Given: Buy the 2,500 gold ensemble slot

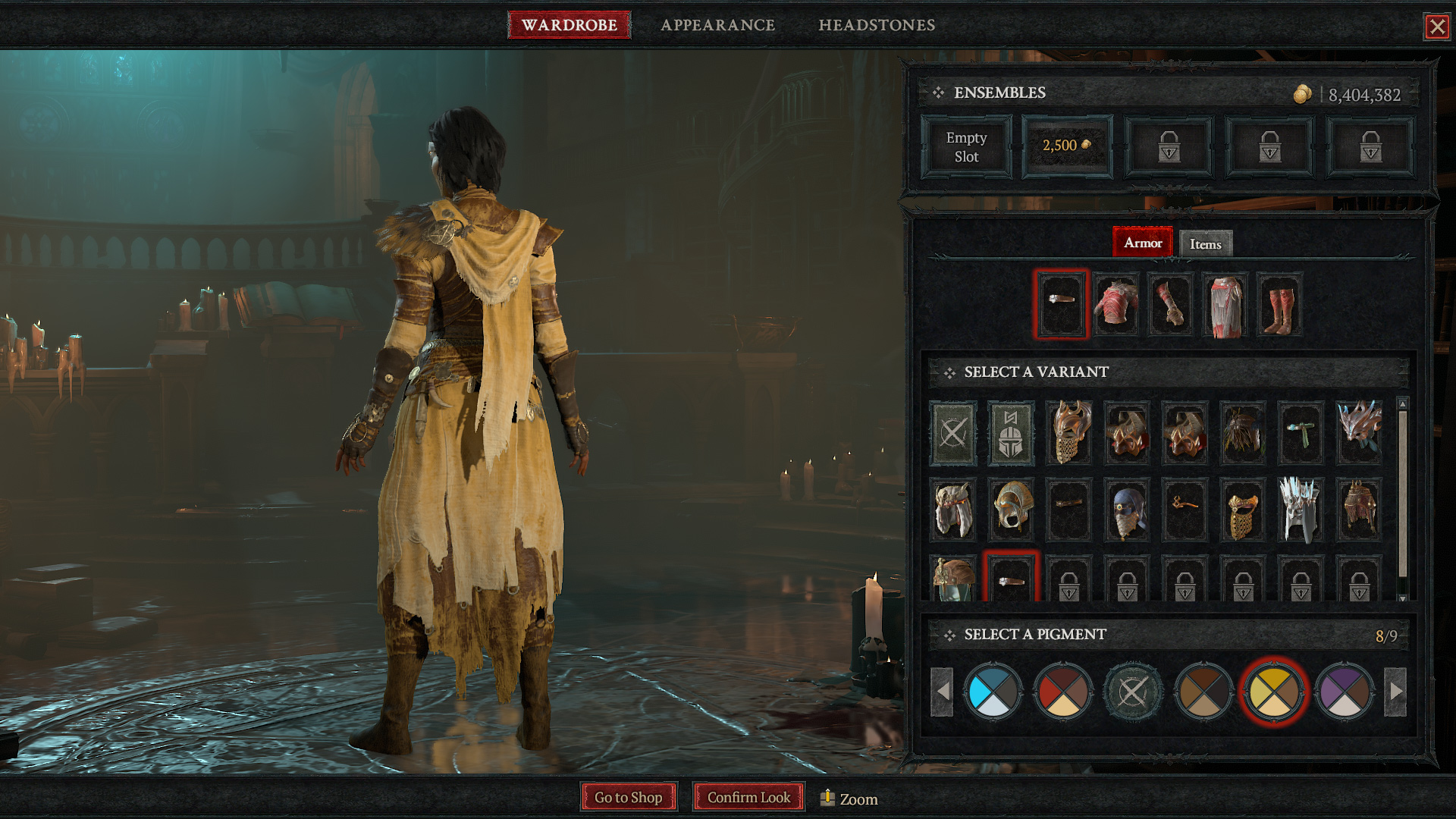Looking at the screenshot, I should point(1067,146).
